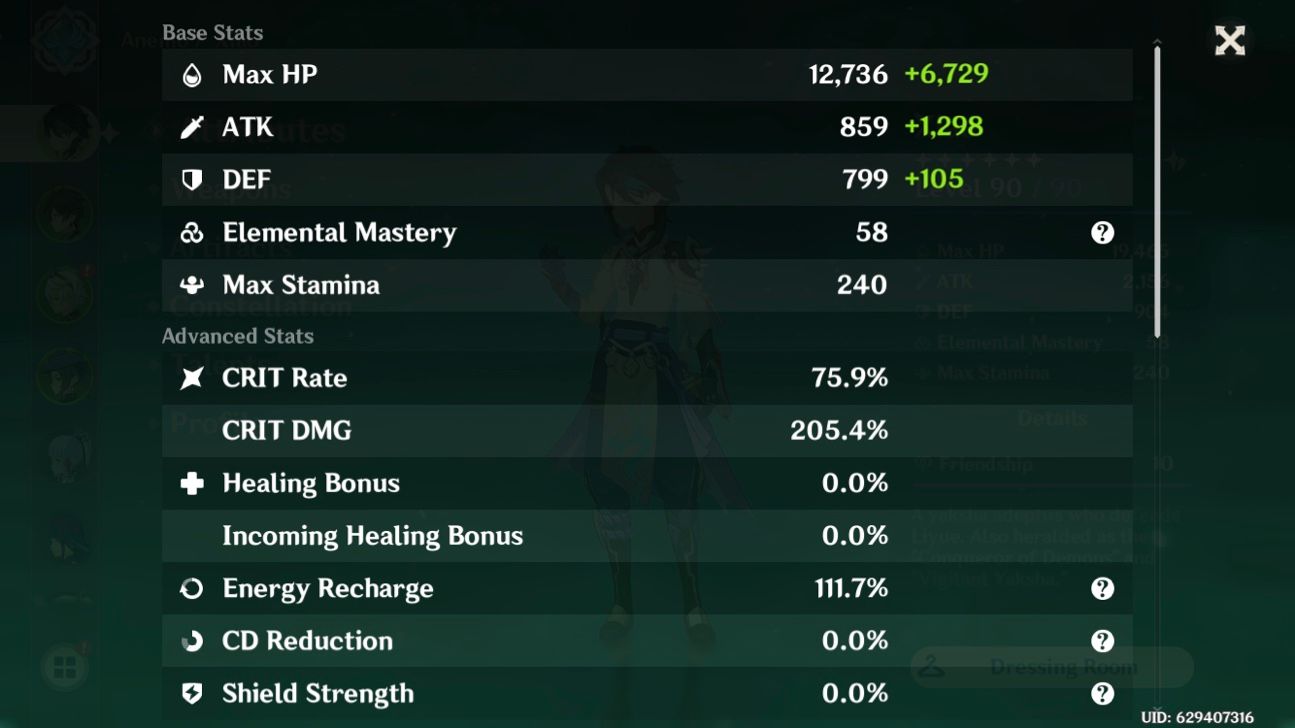Click the Max HP droplet icon
This screenshot has height=728, width=1295.
[x=190, y=74]
